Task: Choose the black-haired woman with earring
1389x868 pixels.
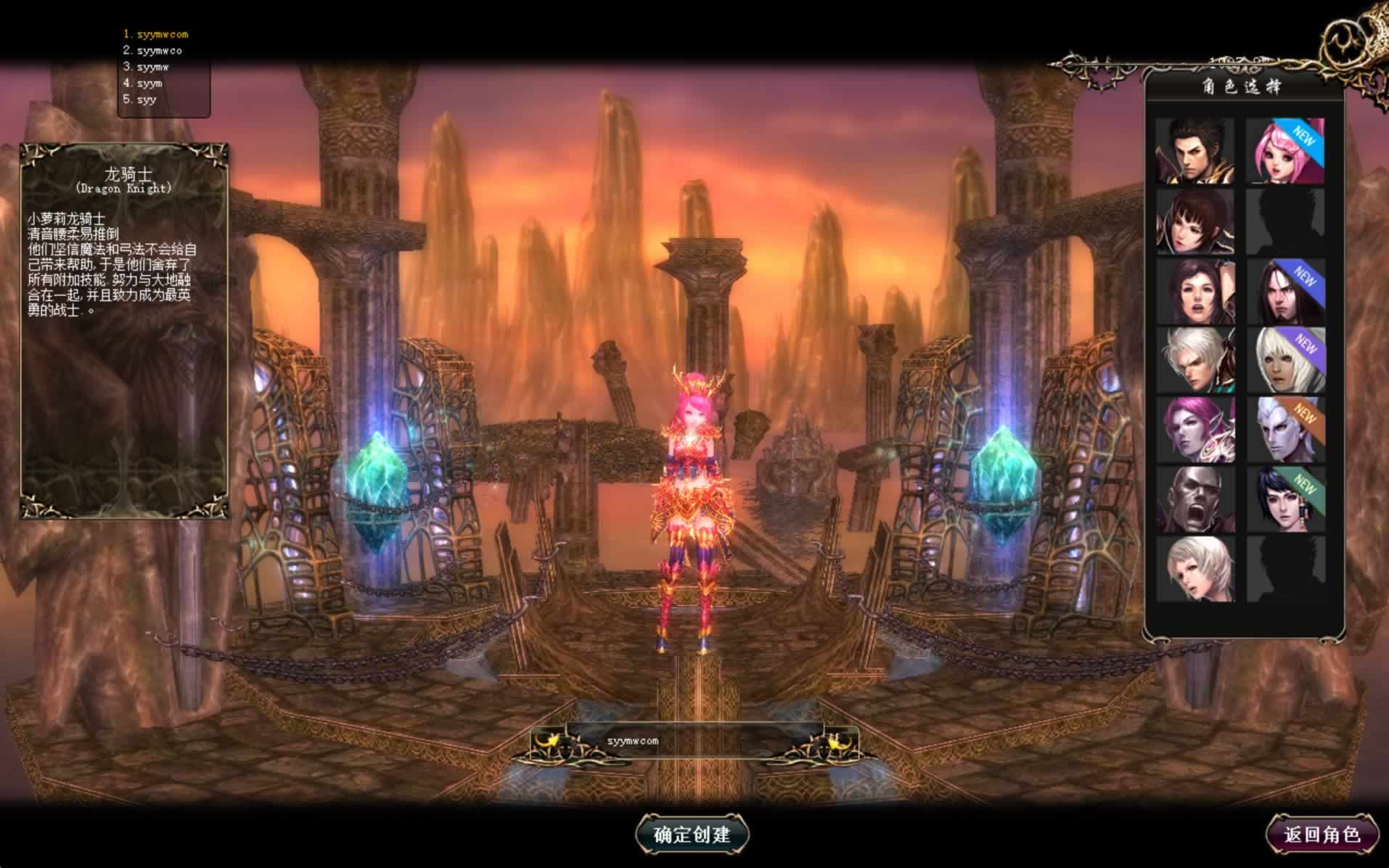Action: [x=1284, y=499]
